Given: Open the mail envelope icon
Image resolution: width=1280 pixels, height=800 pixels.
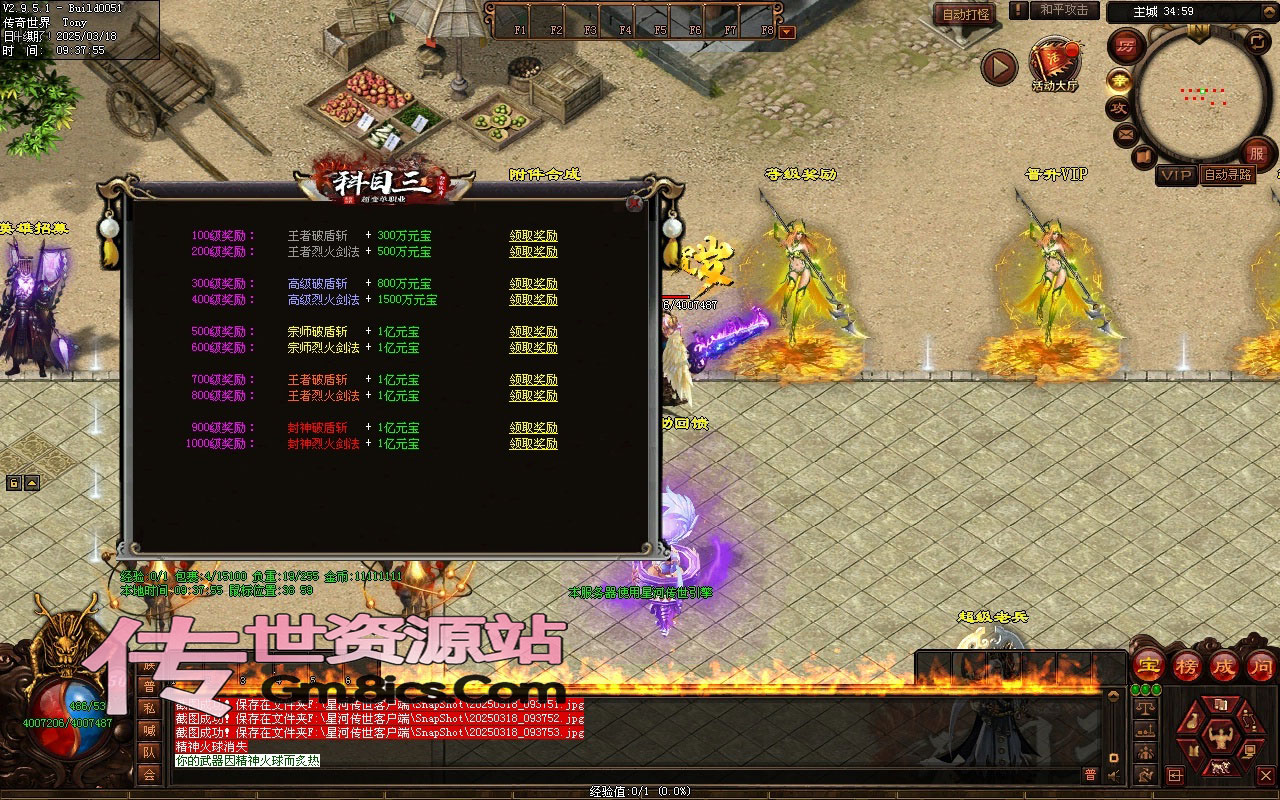Looking at the screenshot, I should 1125,132.
